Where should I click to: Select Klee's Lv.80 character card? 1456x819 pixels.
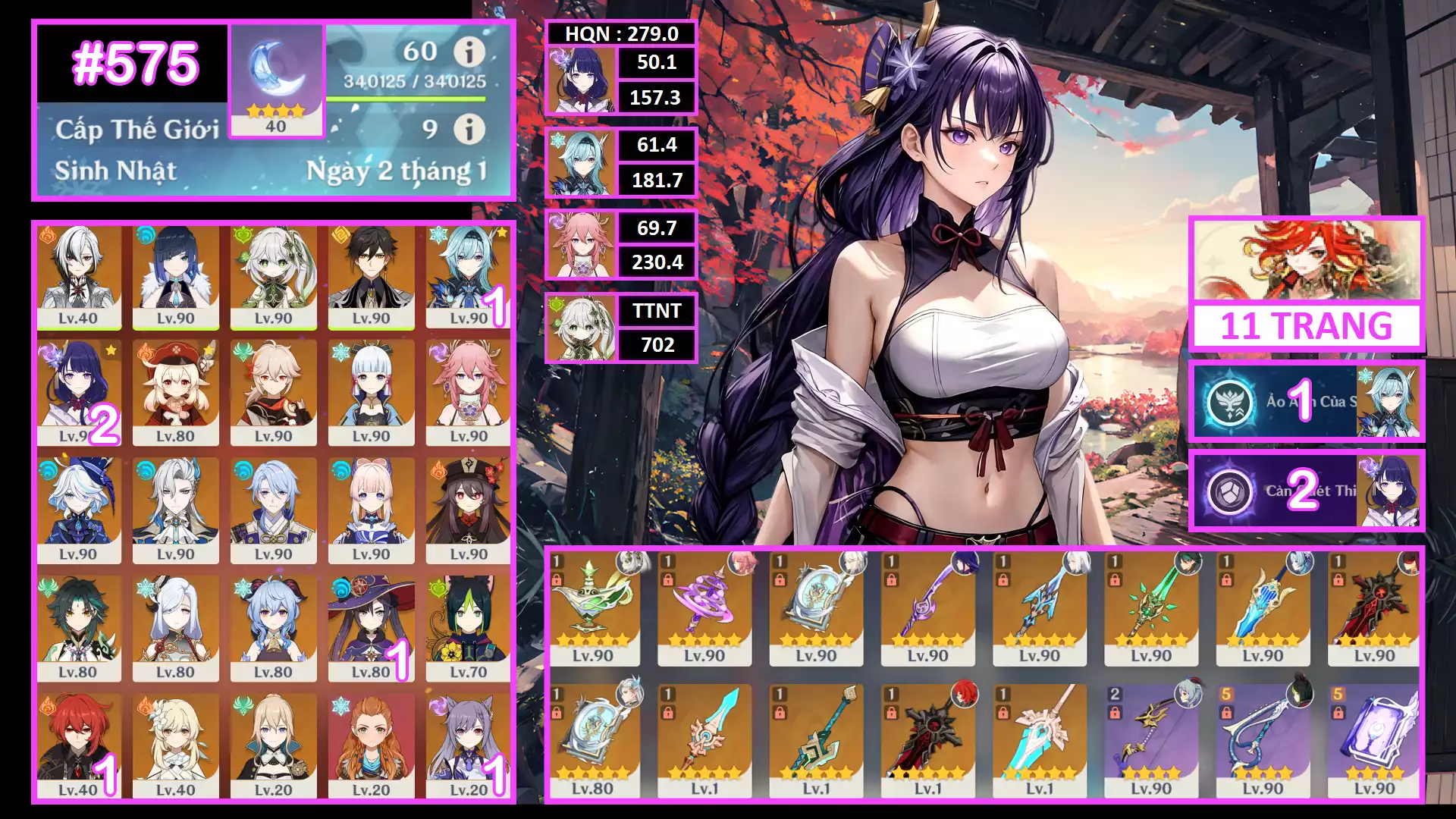[175, 394]
